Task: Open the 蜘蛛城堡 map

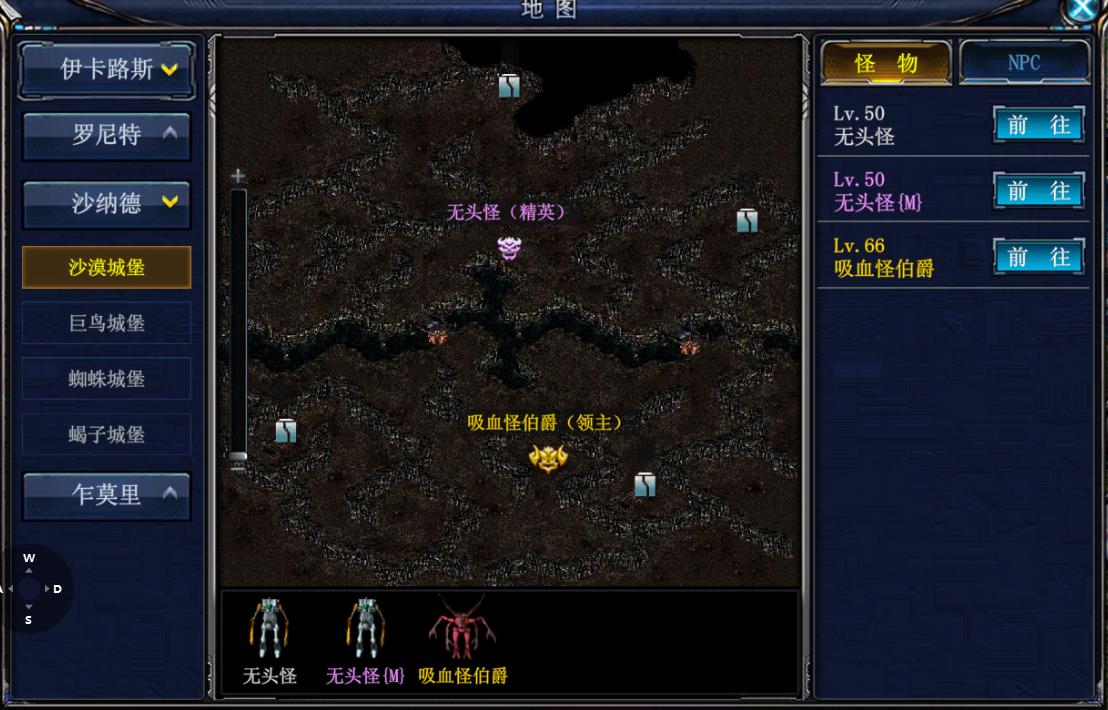Action: pyautogui.click(x=106, y=379)
